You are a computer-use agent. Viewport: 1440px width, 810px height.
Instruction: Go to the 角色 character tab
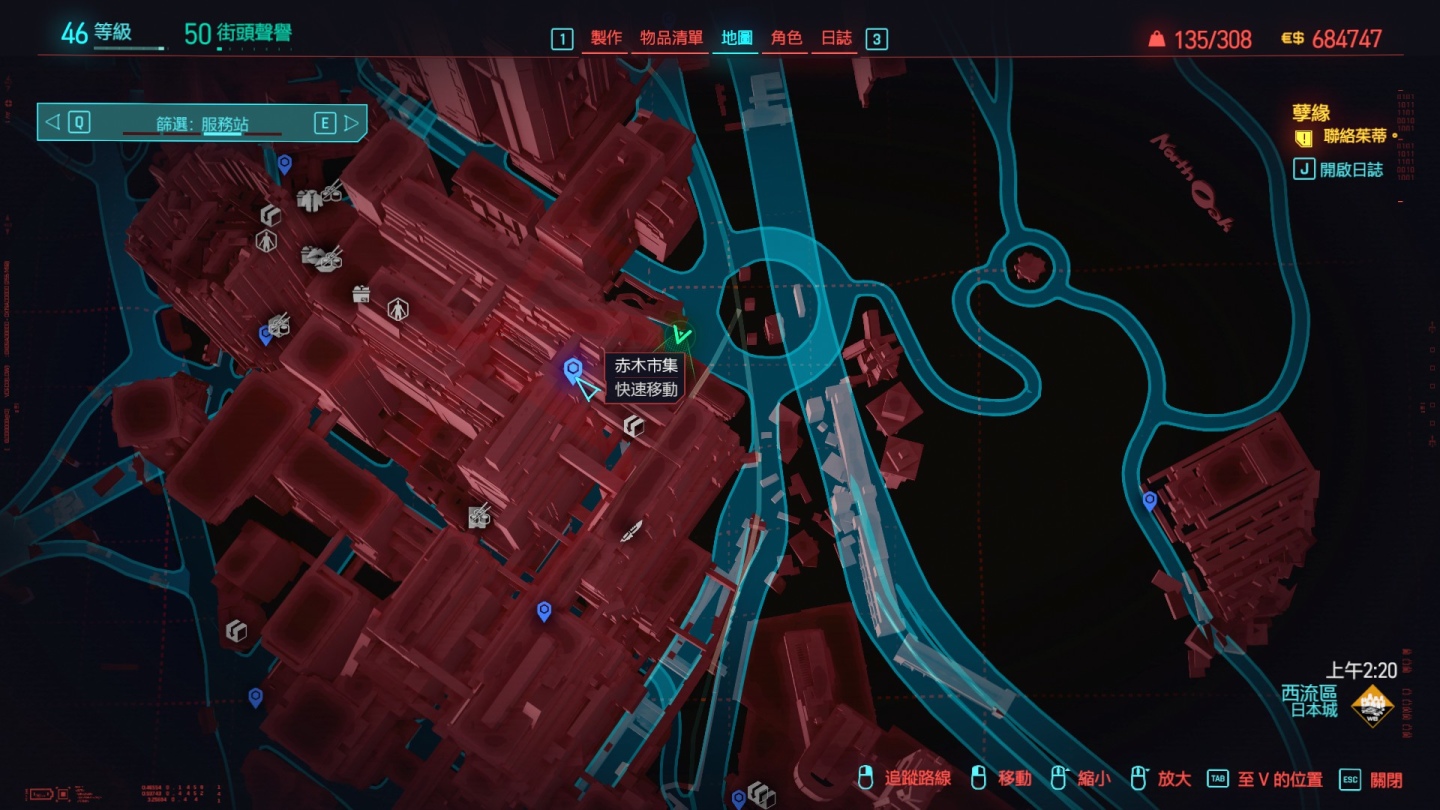pos(786,38)
